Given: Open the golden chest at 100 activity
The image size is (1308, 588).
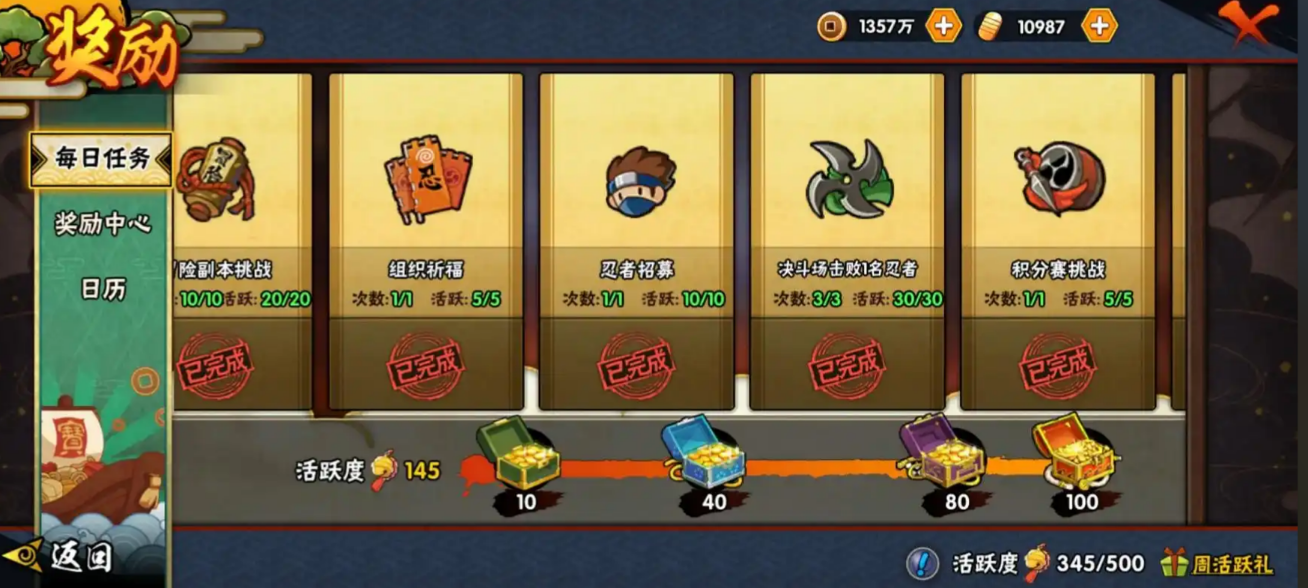Looking at the screenshot, I should point(1074,454).
